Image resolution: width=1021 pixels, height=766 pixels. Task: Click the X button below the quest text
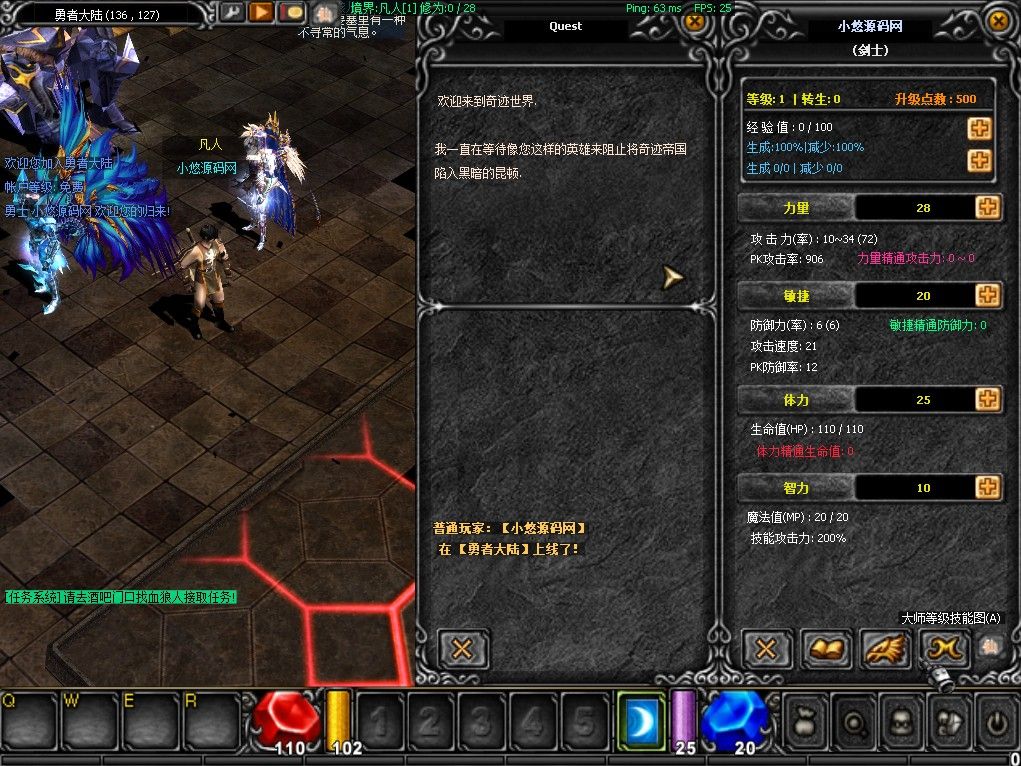(463, 648)
